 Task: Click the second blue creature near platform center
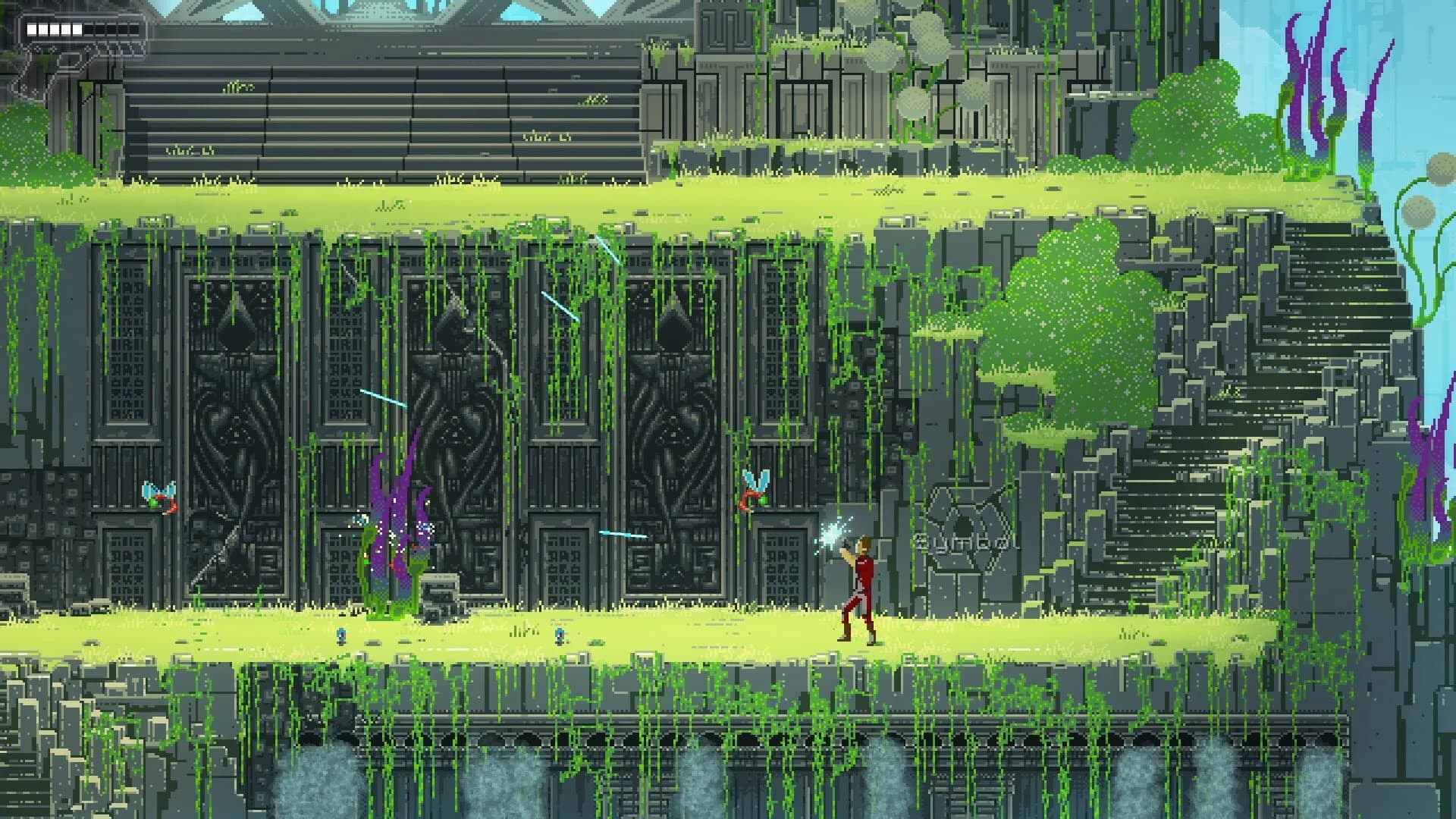click(558, 637)
